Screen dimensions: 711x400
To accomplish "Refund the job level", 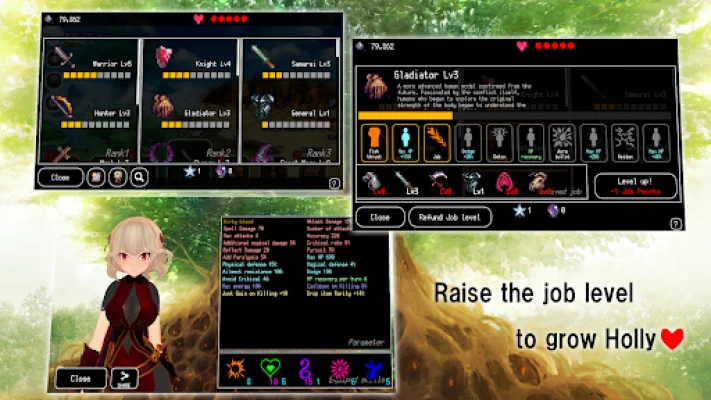I will (x=447, y=216).
